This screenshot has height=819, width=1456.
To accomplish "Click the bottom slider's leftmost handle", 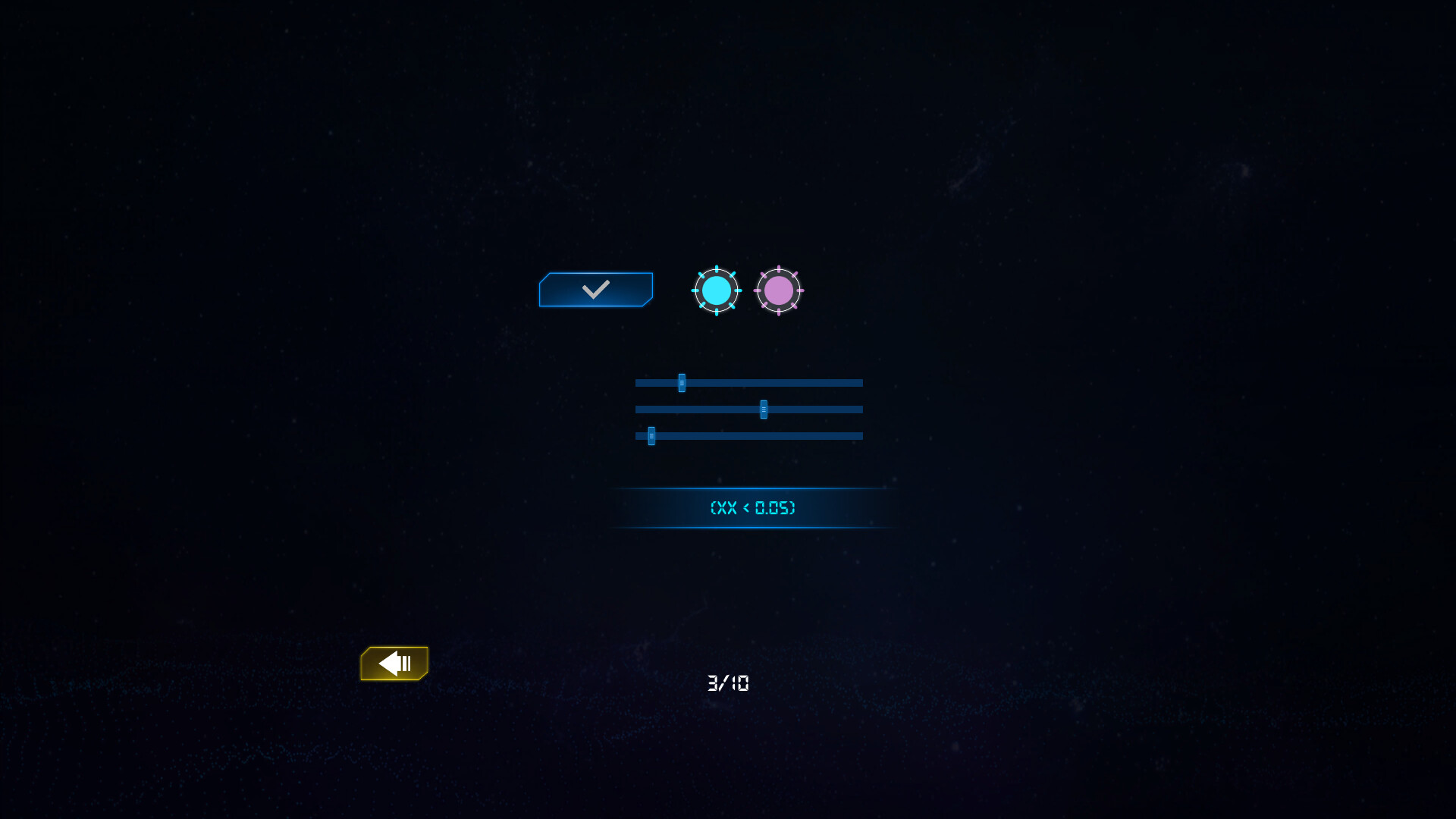I will [651, 436].
